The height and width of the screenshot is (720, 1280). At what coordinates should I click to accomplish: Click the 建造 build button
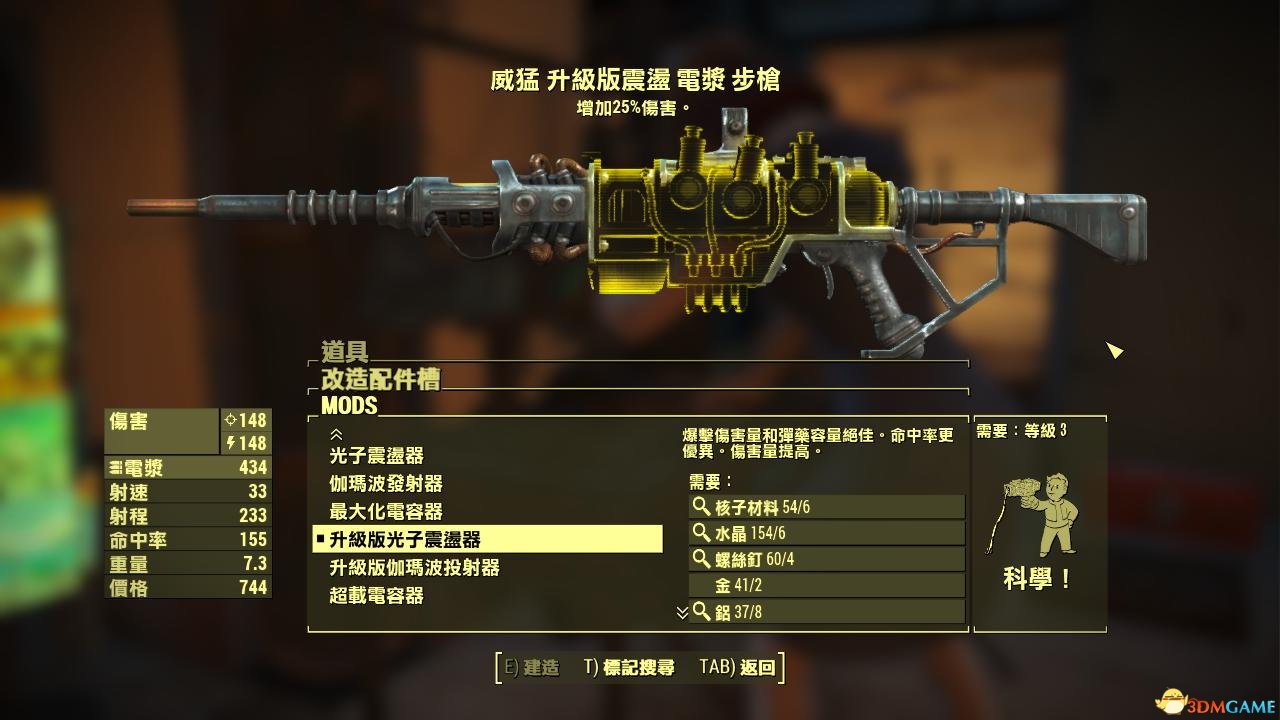click(x=531, y=668)
